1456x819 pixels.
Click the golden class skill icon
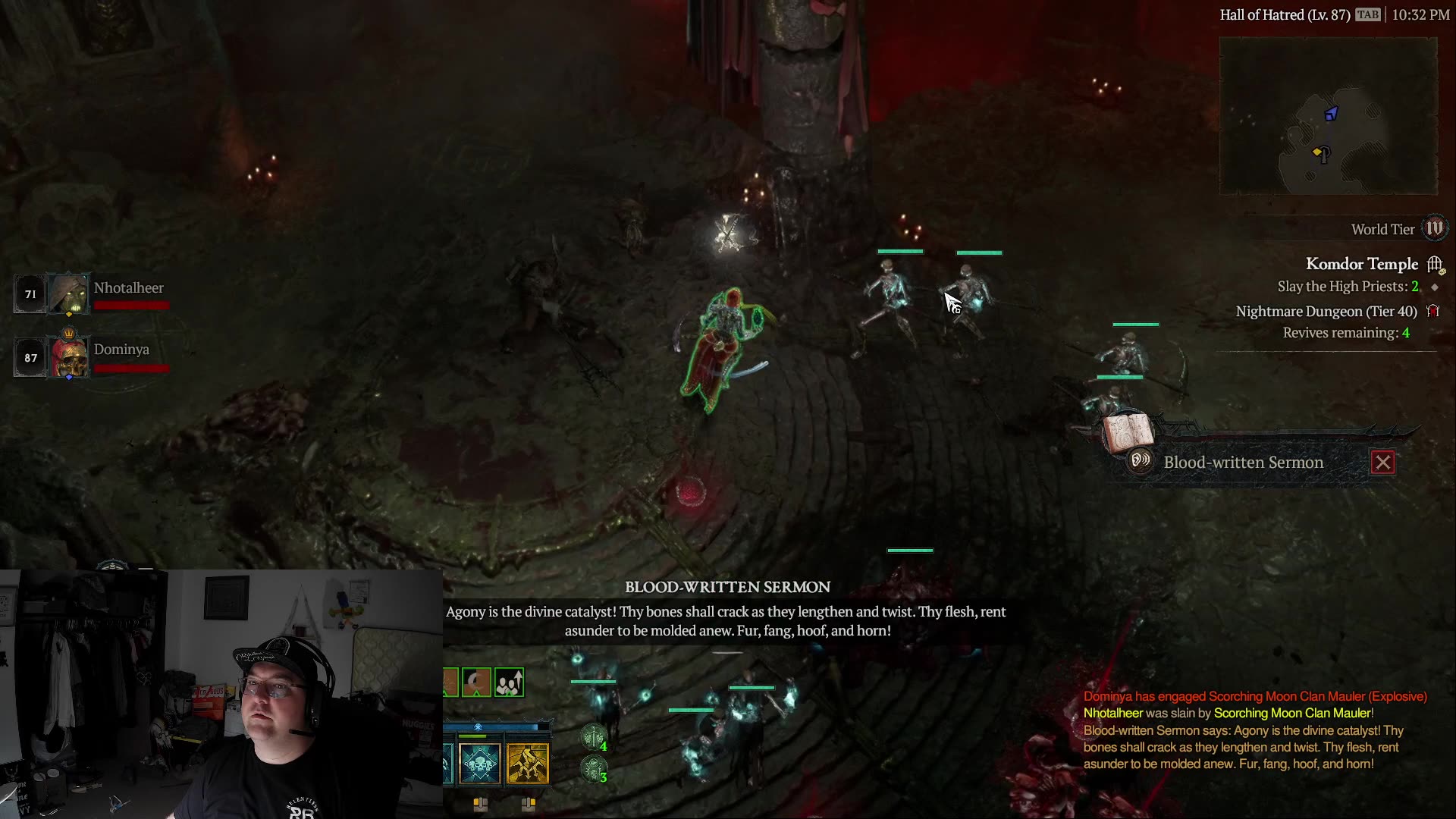[x=528, y=764]
